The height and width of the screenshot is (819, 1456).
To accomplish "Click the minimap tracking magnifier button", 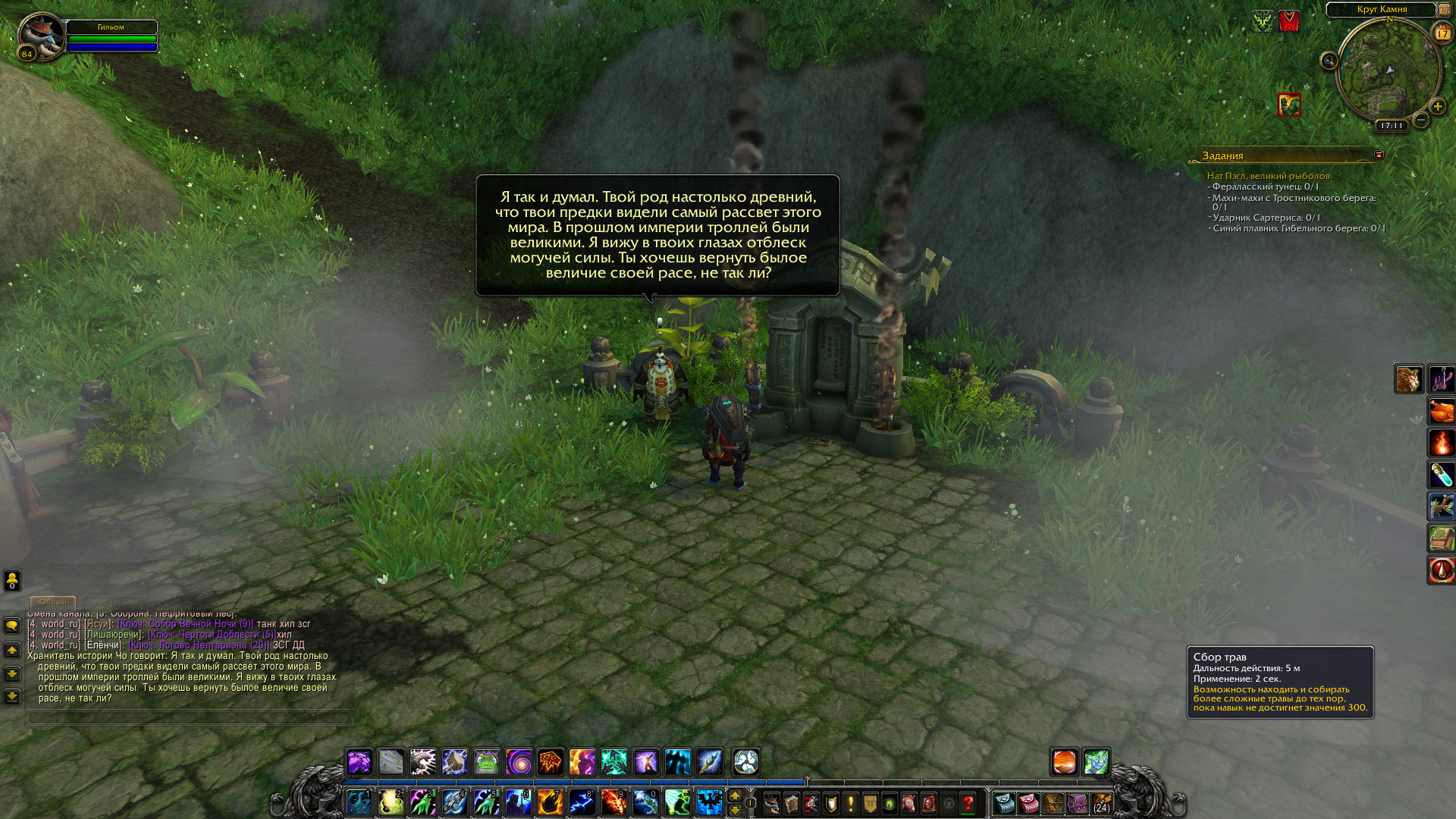I will click(1329, 61).
